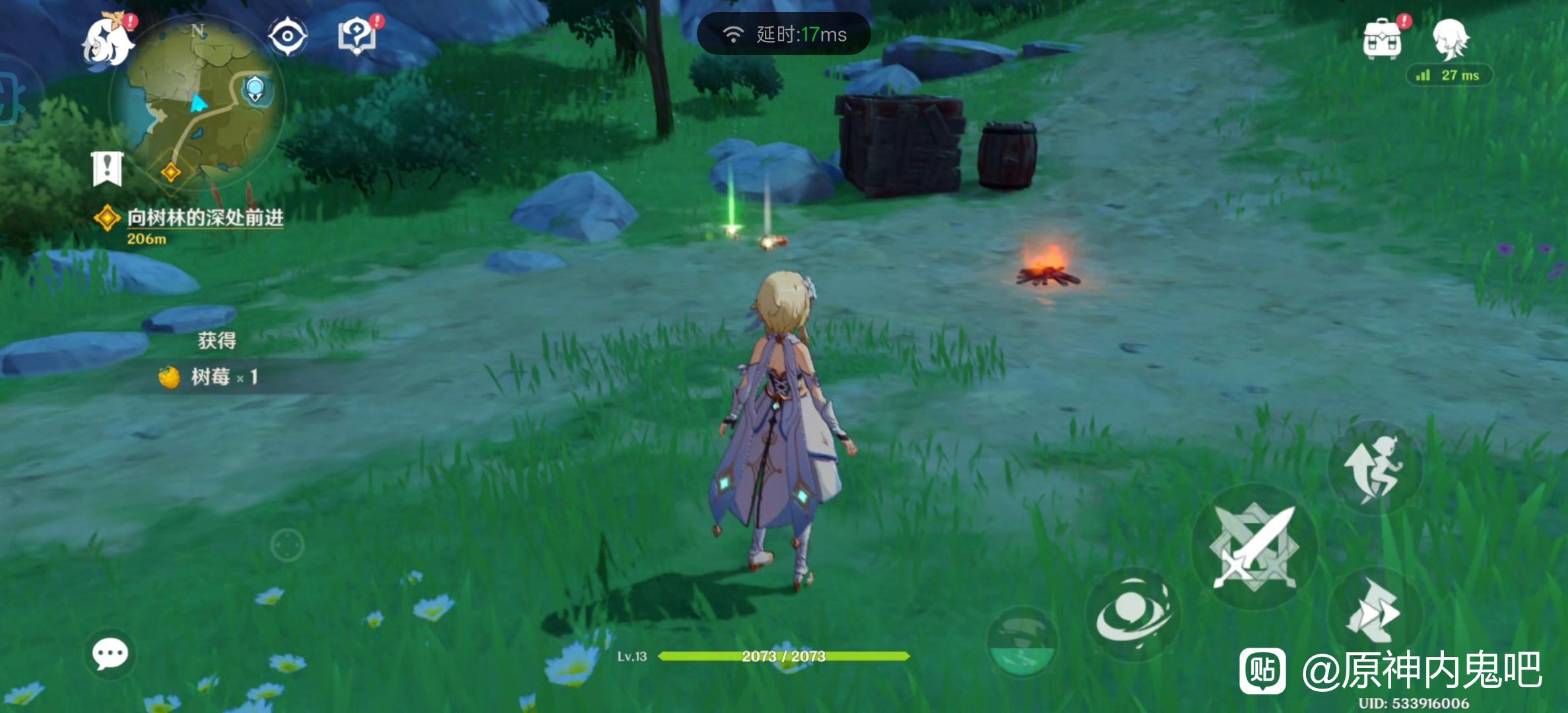The width and height of the screenshot is (1568, 713).
Task: Open the tutorial guide icon with question mark
Action: click(x=357, y=36)
